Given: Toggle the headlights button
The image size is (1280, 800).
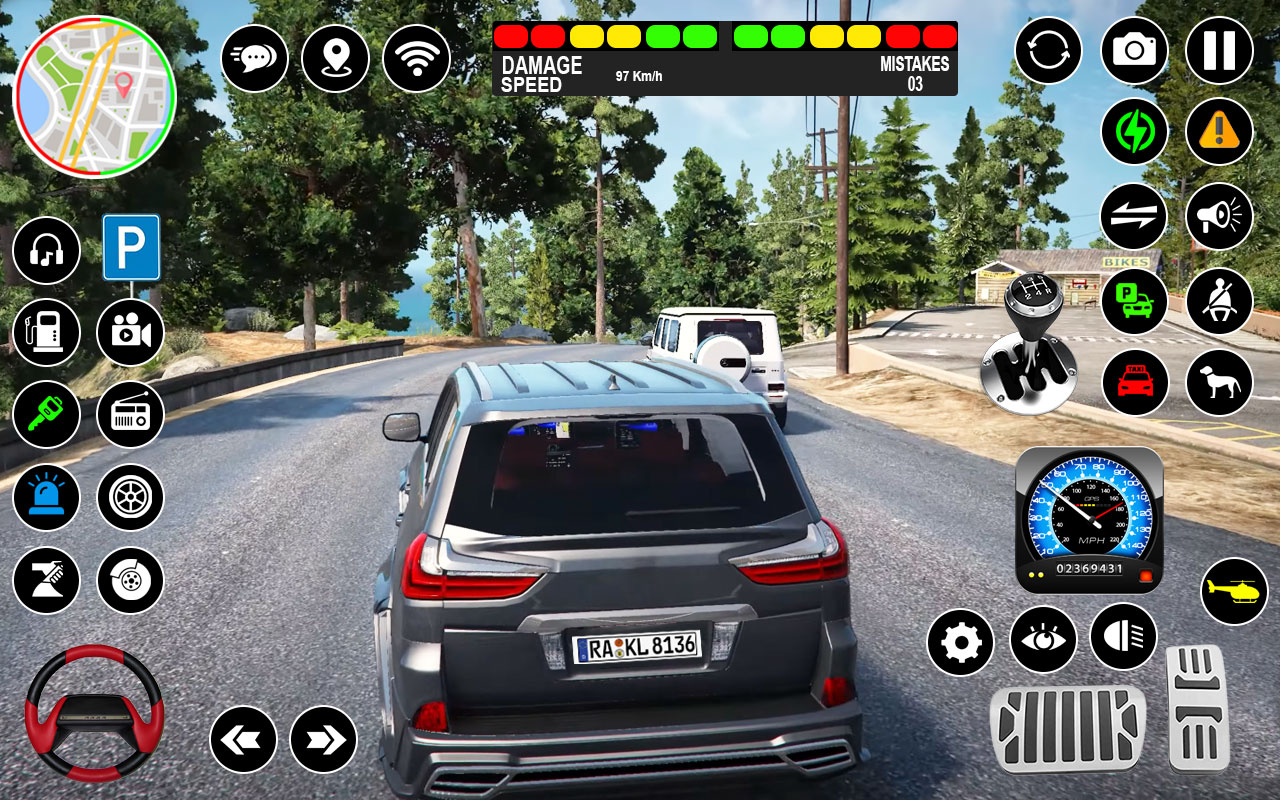Looking at the screenshot, I should click(1123, 637).
